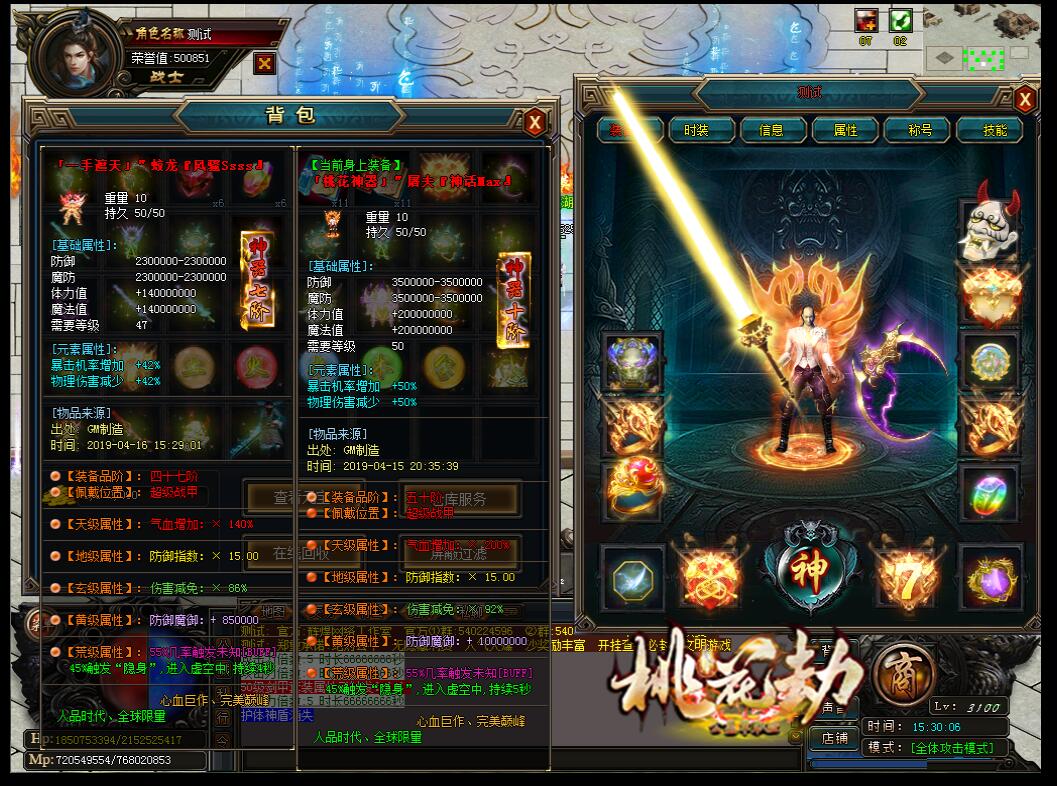Select the horned demon mask equipment slot

[990, 225]
